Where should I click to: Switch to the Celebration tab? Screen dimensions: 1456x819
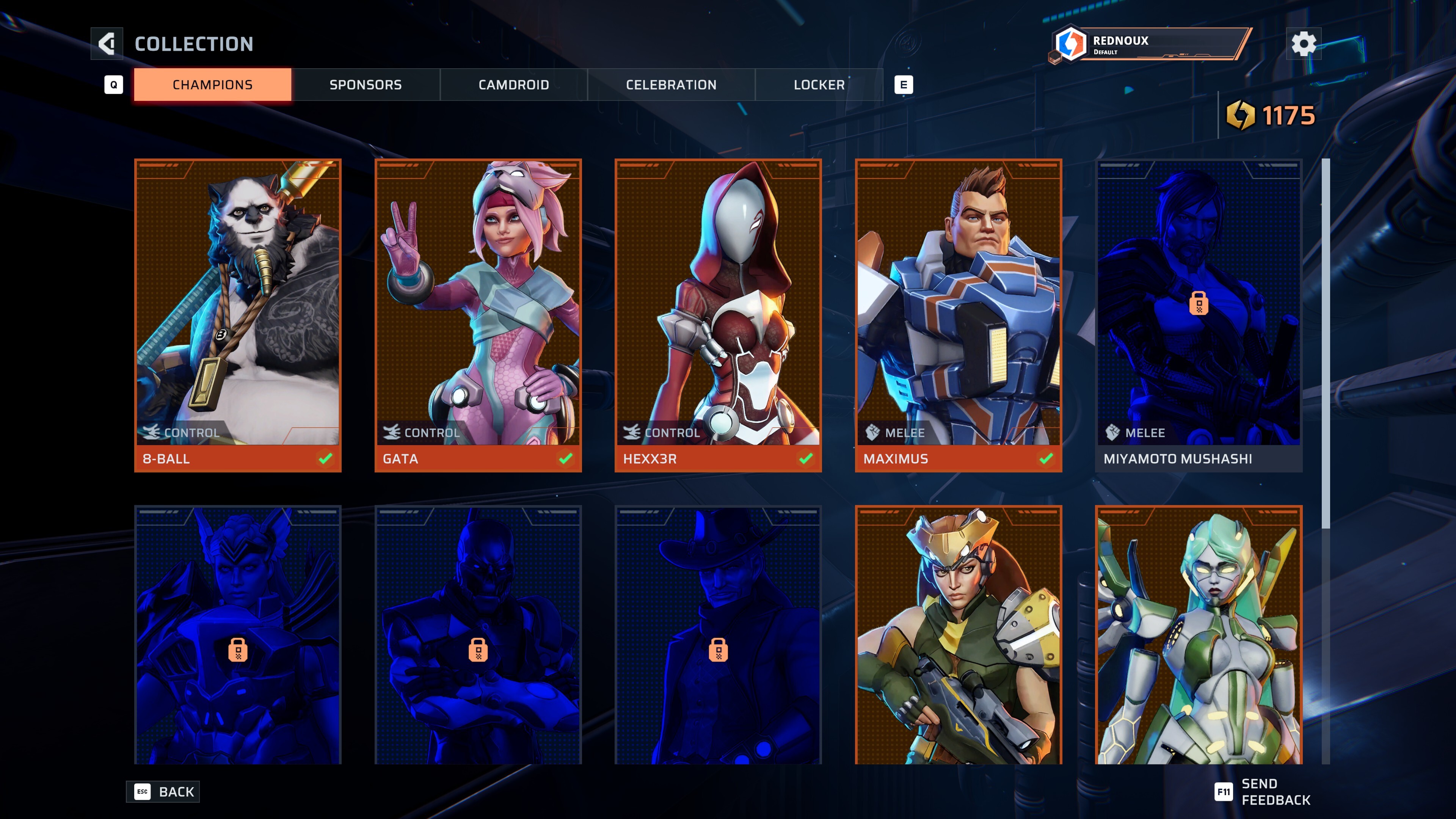[x=671, y=85]
